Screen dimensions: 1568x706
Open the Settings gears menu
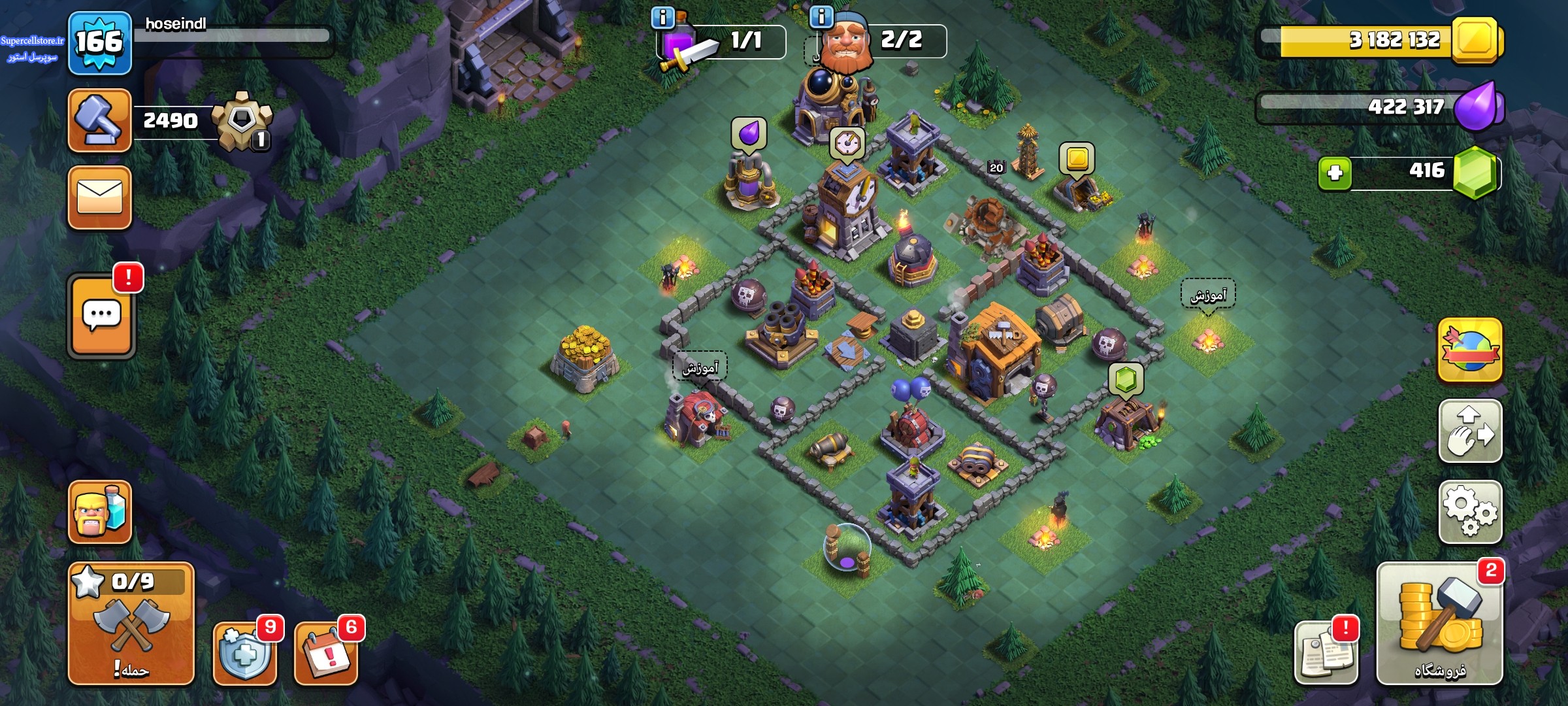1470,513
